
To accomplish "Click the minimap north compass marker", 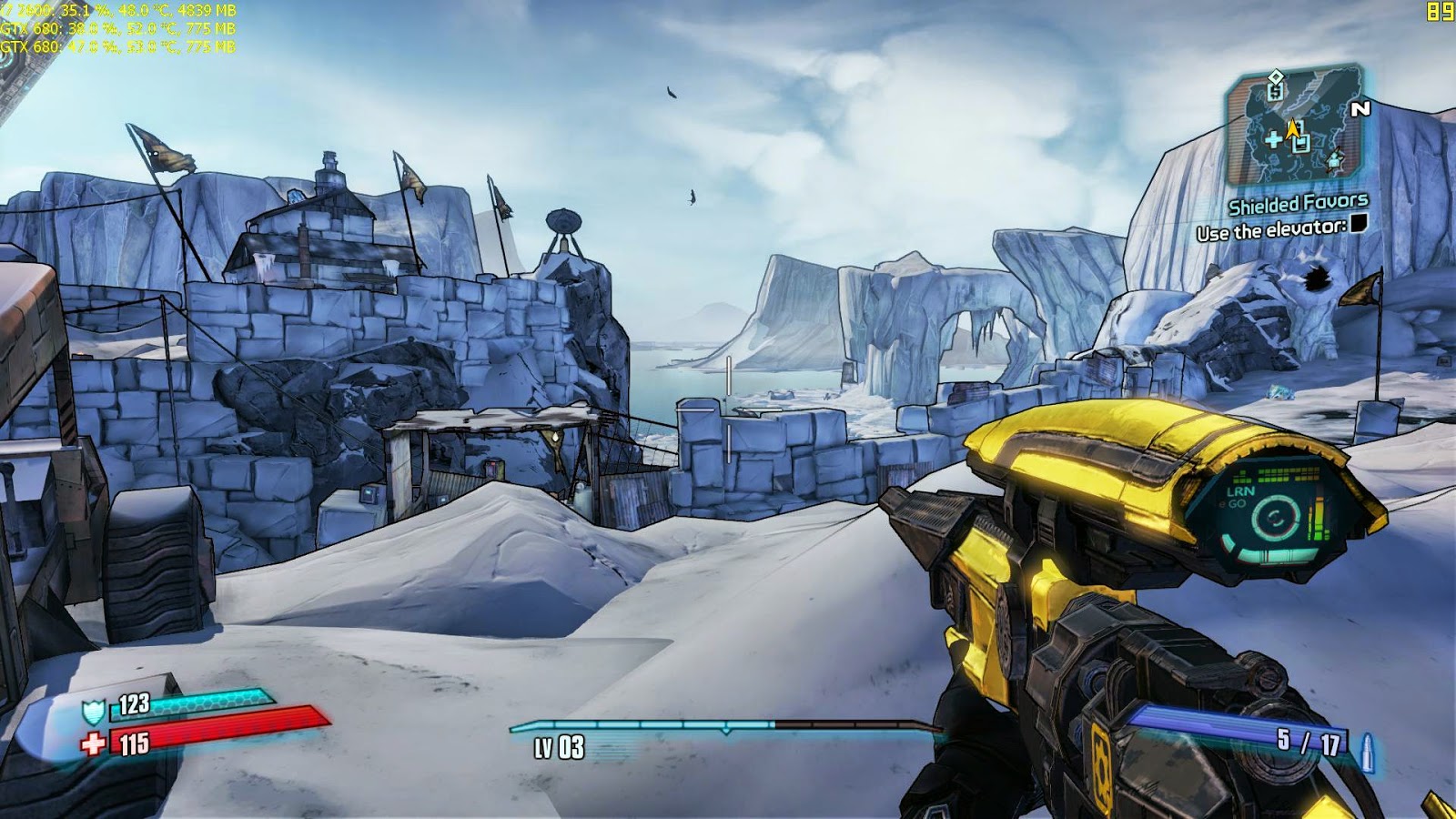I will 1360,109.
